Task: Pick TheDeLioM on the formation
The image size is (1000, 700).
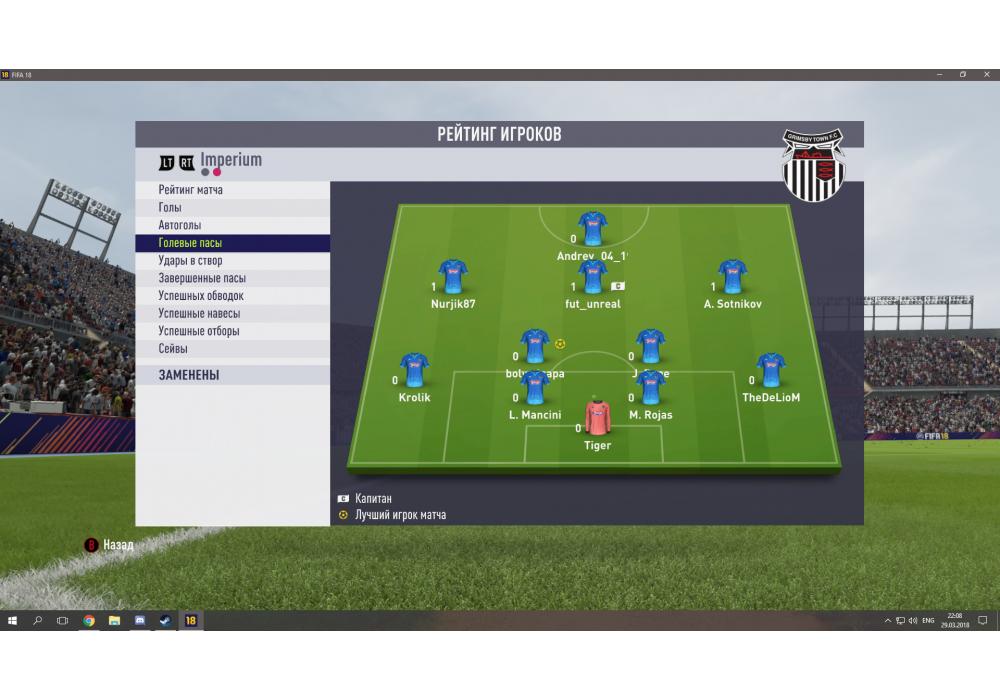Action: [771, 371]
